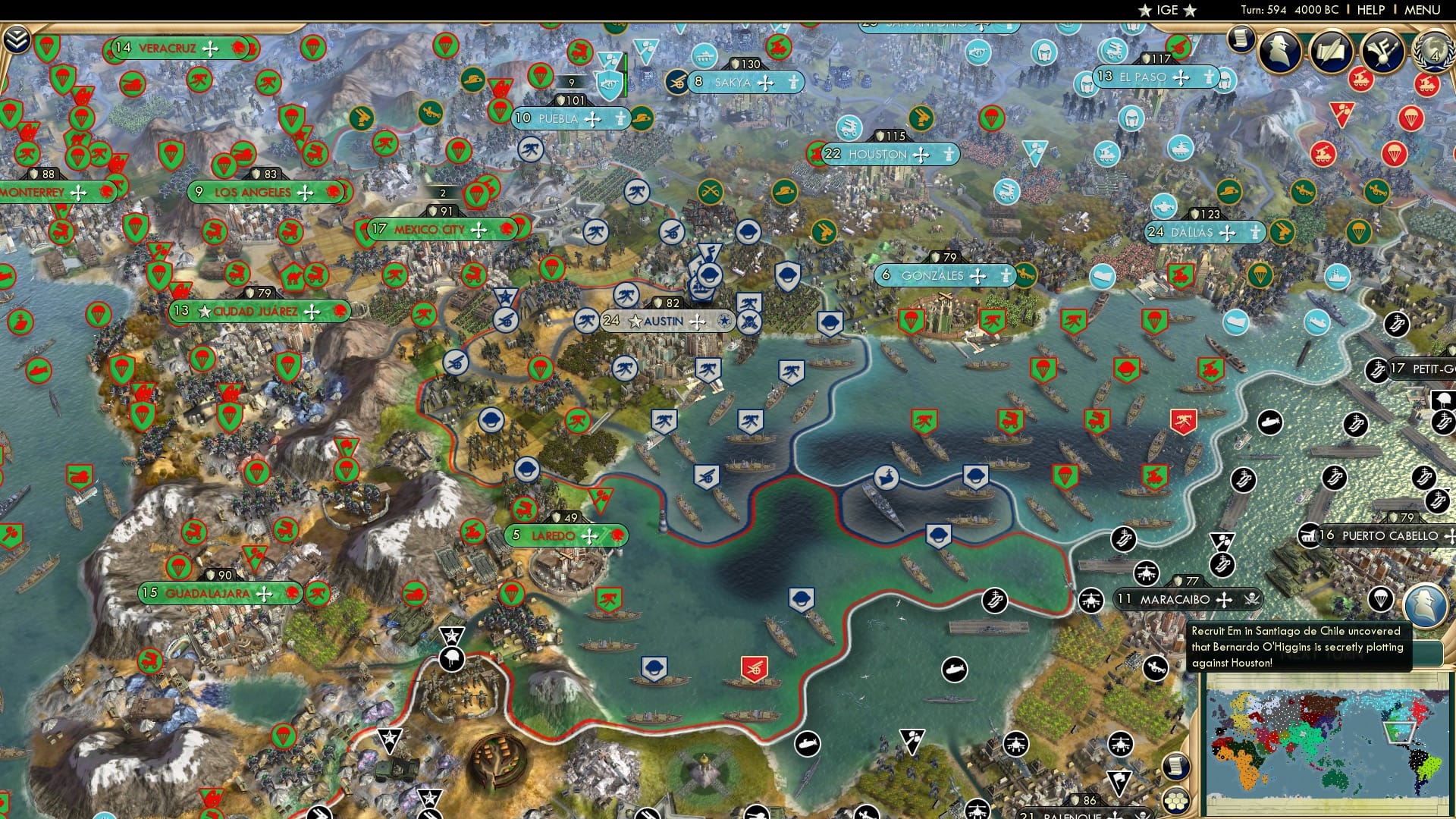Image resolution: width=1456 pixels, height=819 pixels.
Task: Select an aircraft carrier flag near Maracaibo
Action: (1122, 540)
